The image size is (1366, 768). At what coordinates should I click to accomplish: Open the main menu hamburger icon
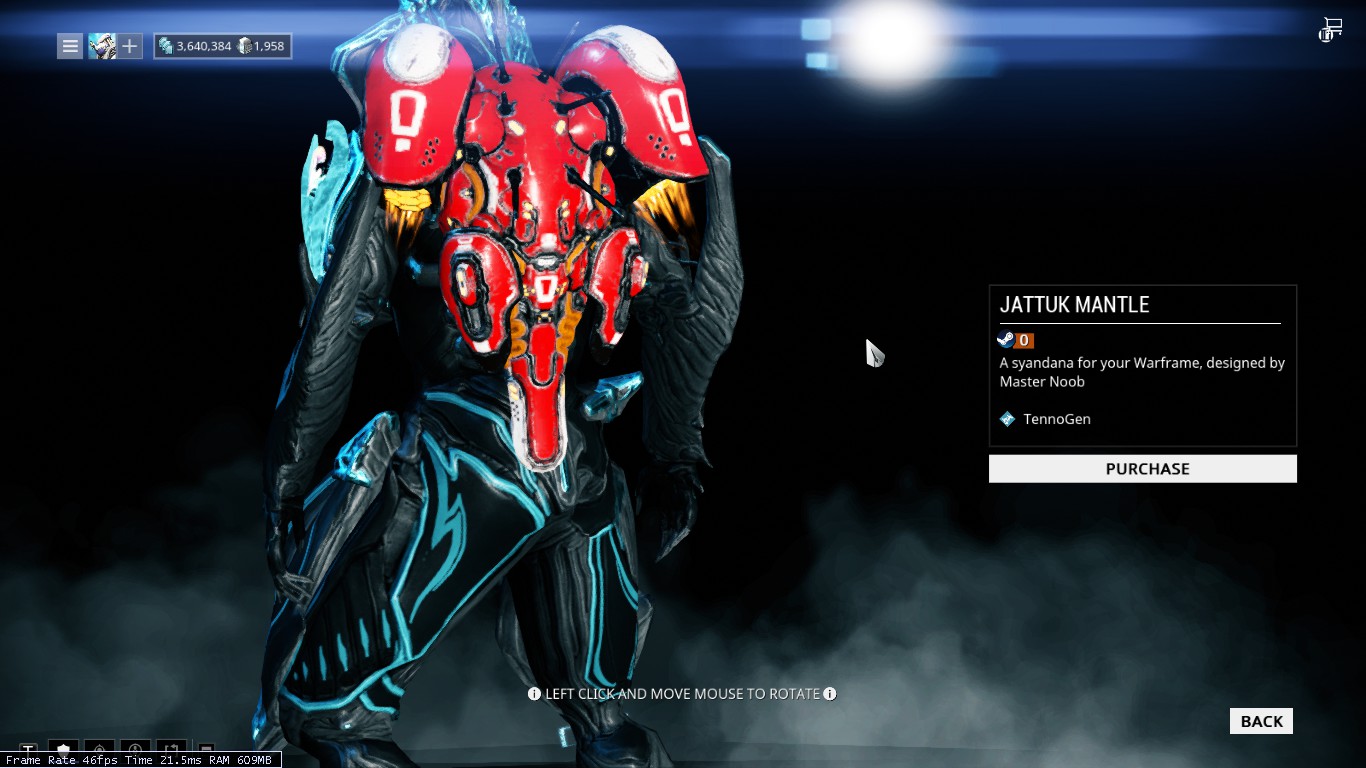69,46
